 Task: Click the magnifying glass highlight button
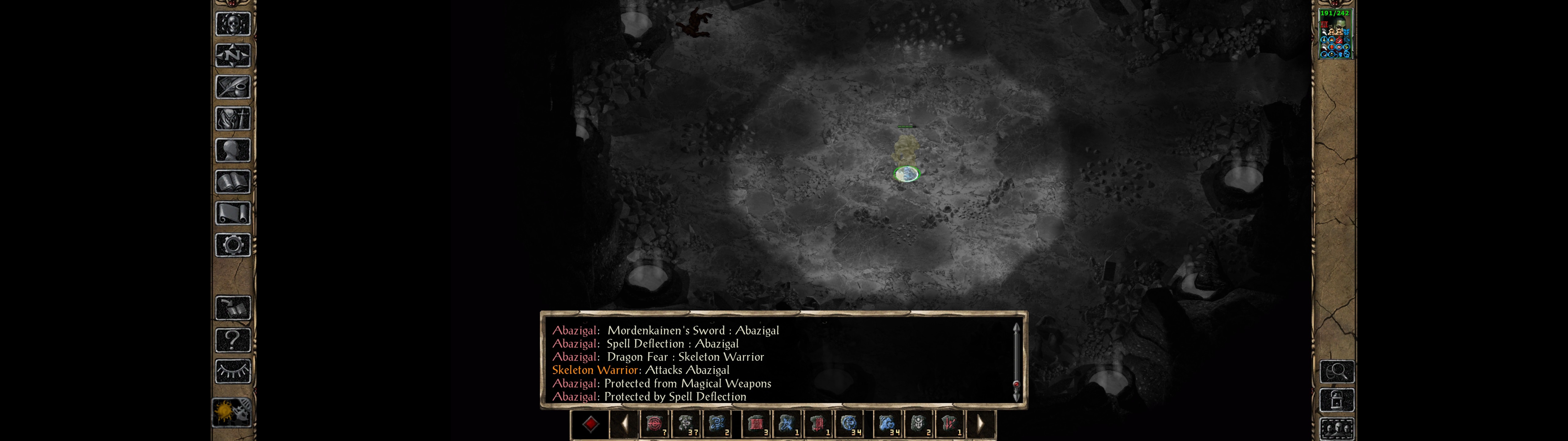tap(1337, 371)
